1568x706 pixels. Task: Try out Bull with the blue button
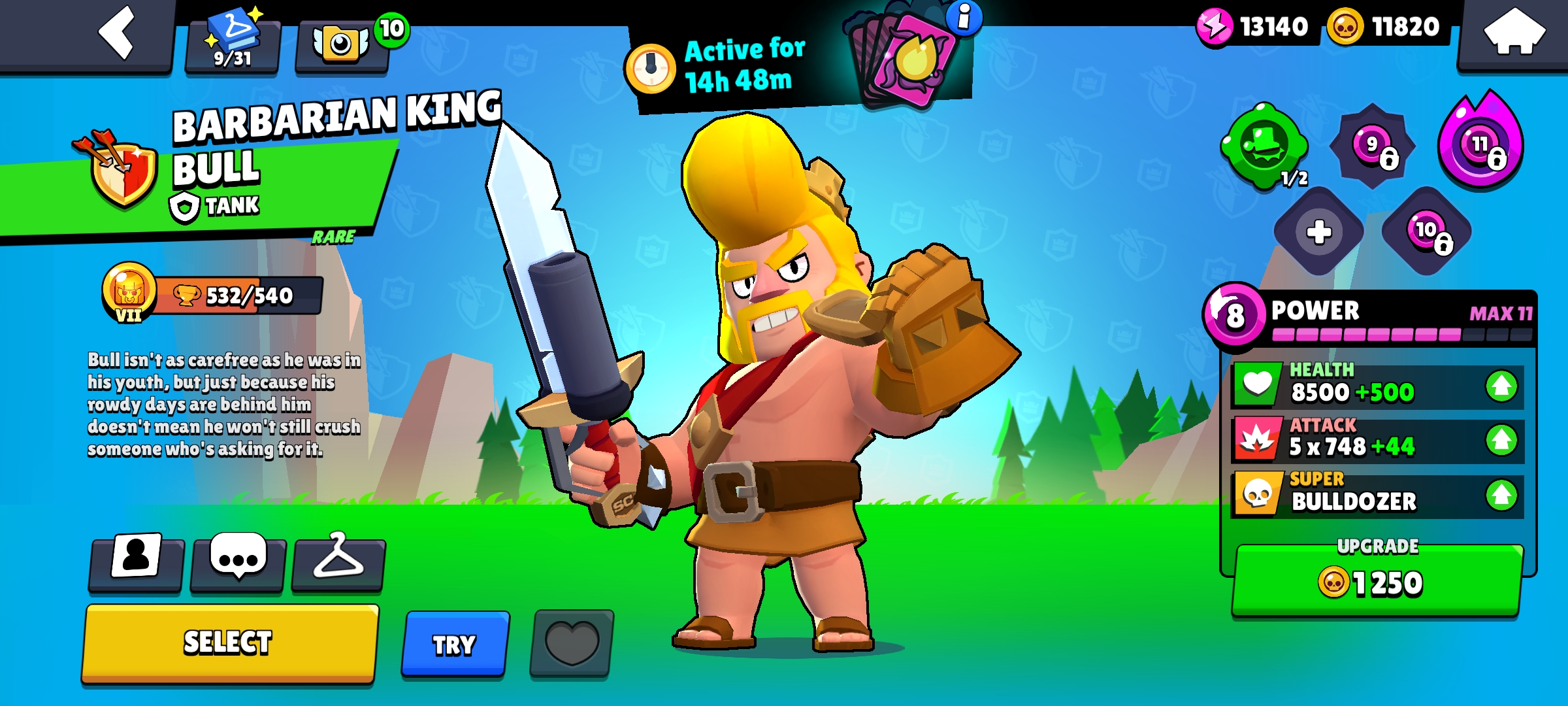(455, 645)
